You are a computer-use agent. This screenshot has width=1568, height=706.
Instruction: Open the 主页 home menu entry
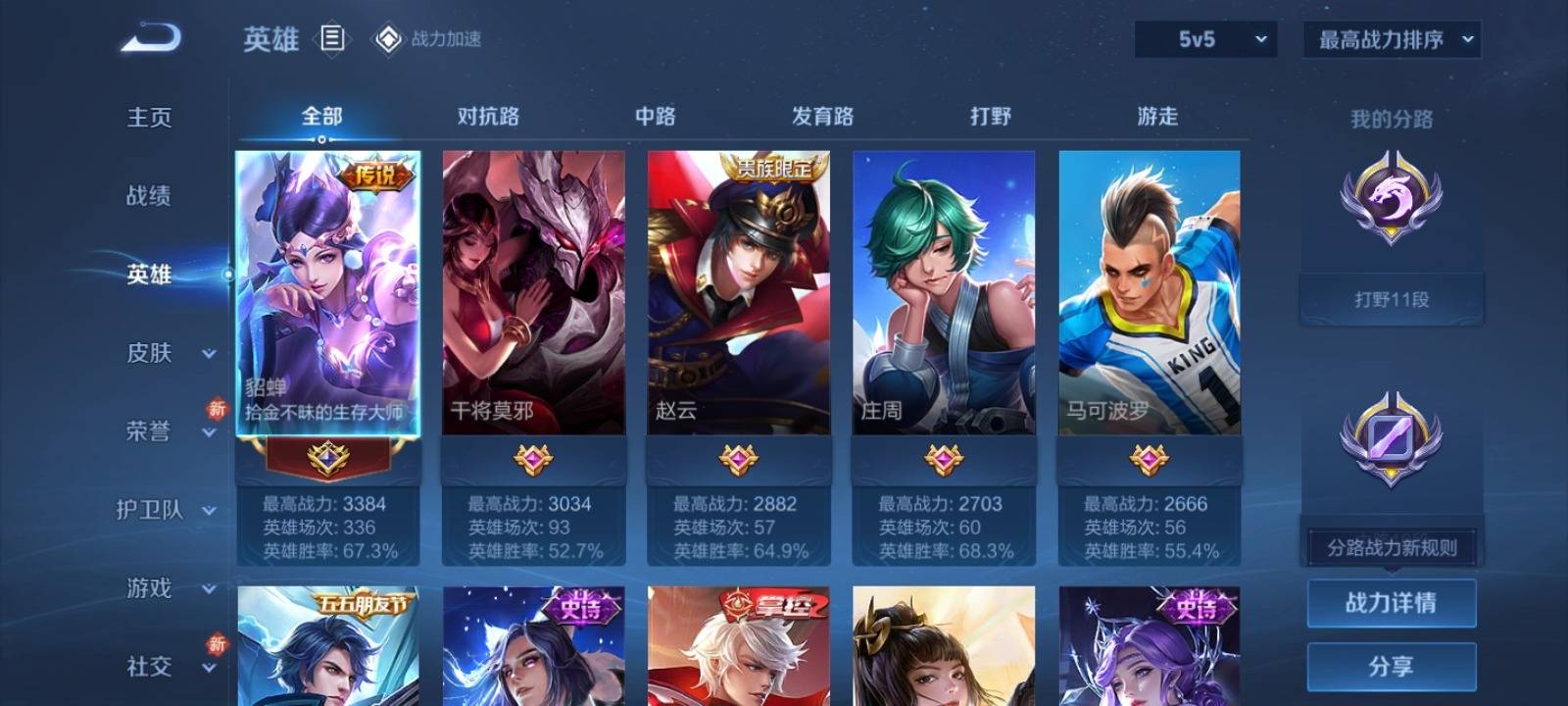(149, 118)
